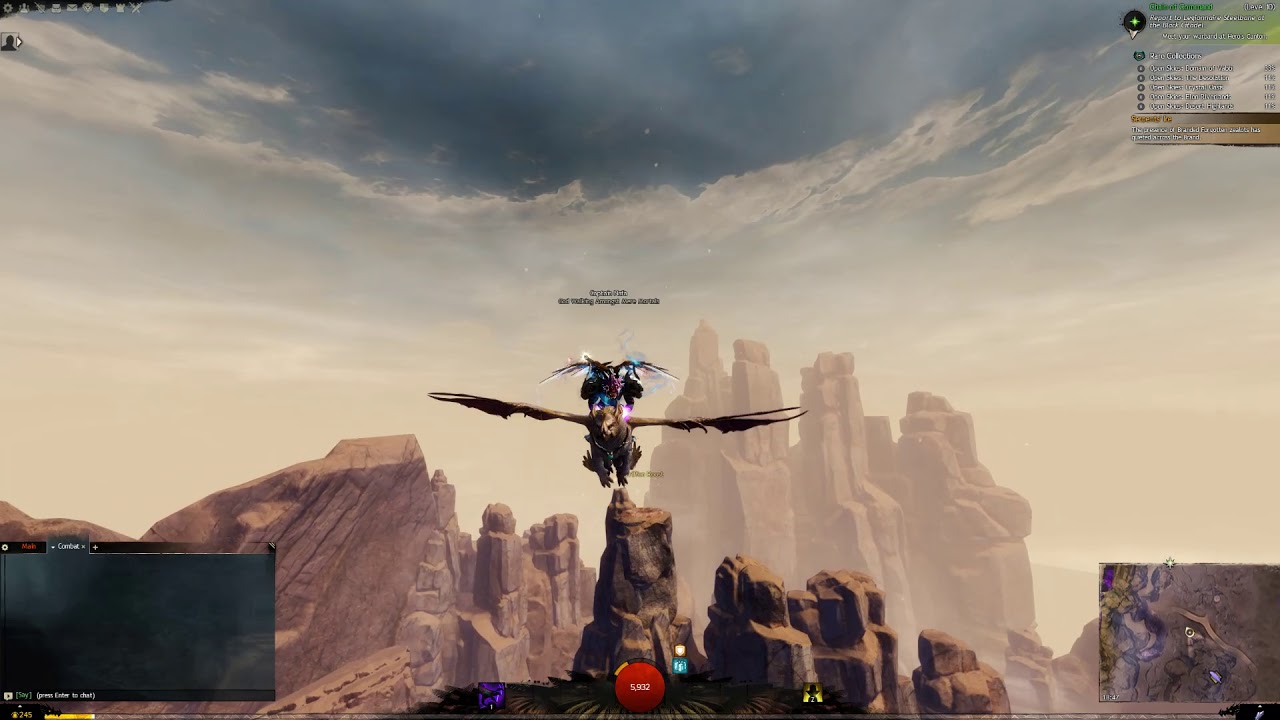Image resolution: width=1280 pixels, height=720 pixels.
Task: Open the WvW crown icon
Action: (120, 7)
